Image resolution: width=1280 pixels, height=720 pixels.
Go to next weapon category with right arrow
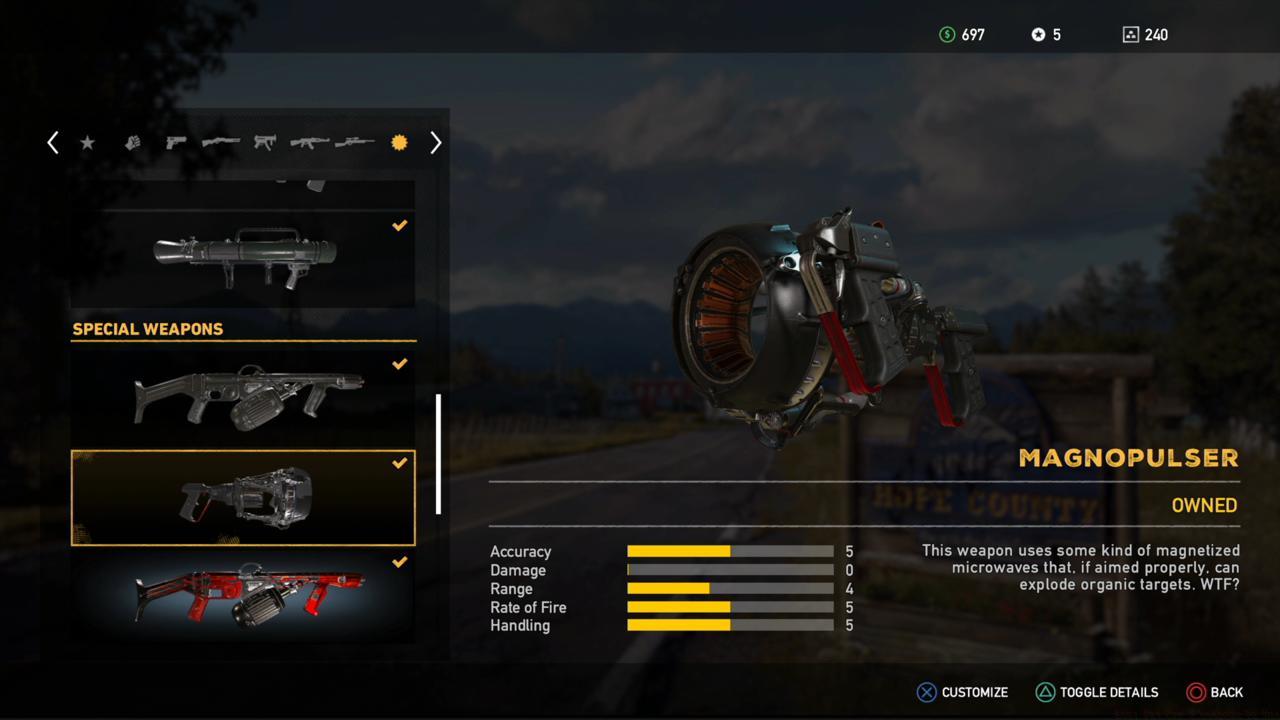click(x=435, y=143)
